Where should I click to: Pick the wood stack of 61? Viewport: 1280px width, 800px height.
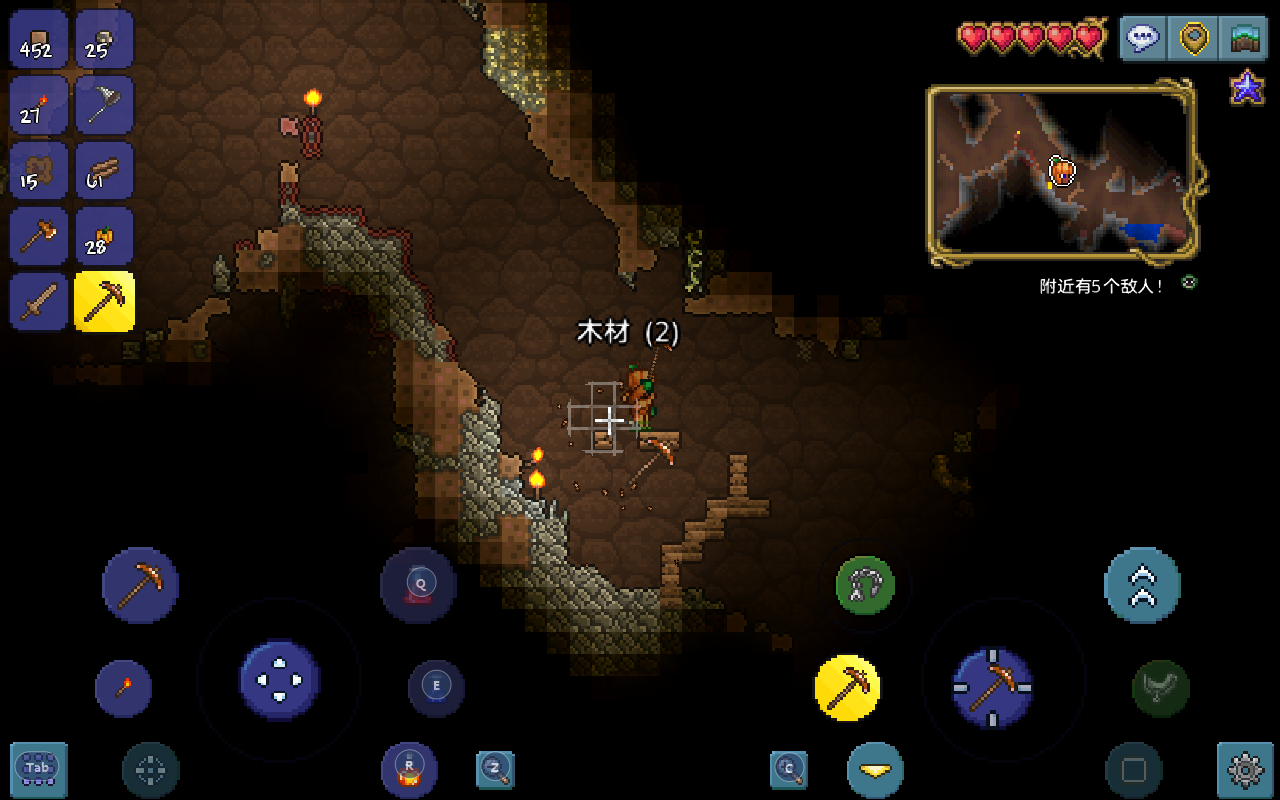104,171
